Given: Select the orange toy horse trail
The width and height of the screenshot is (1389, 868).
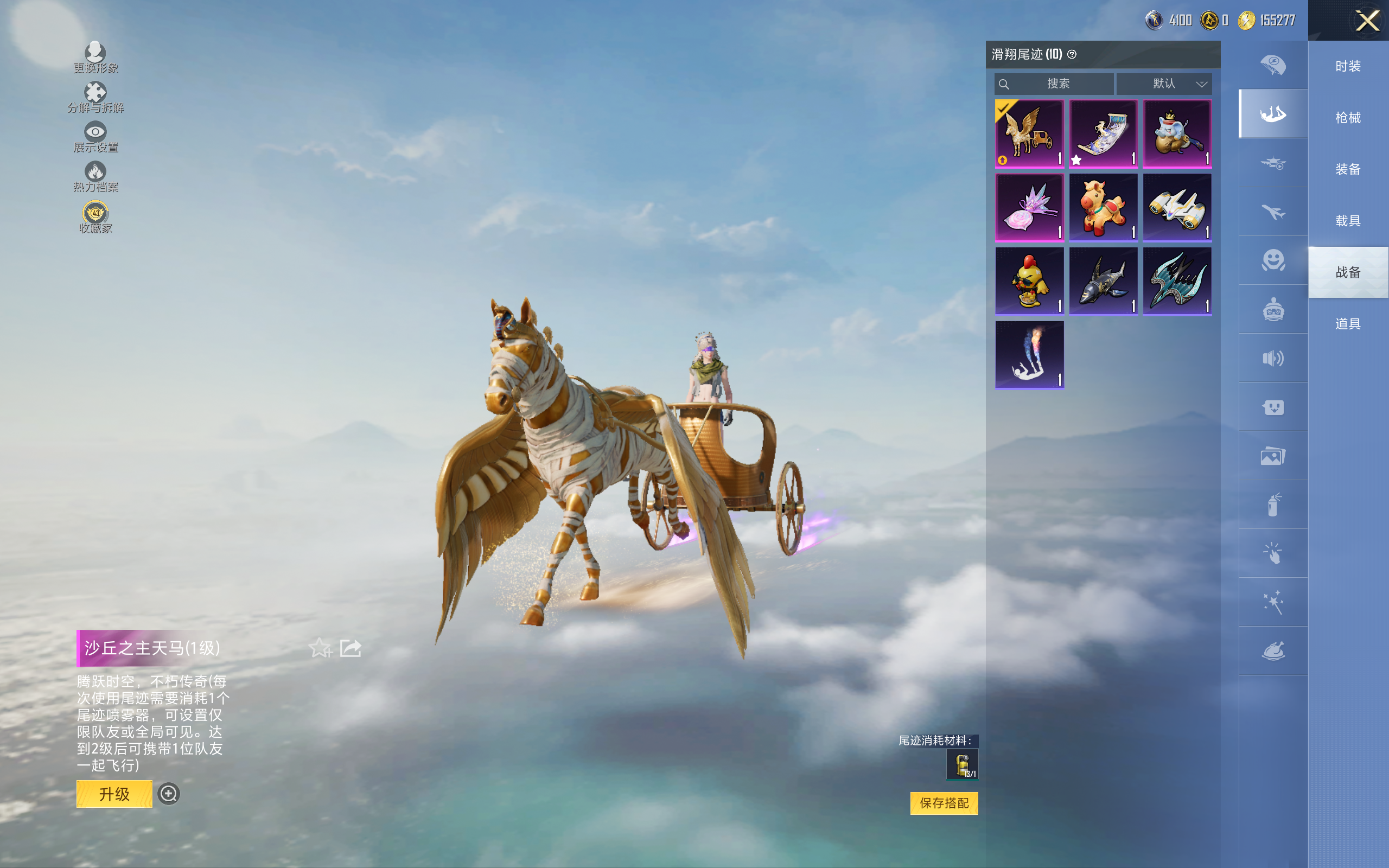Looking at the screenshot, I should 1103,207.
